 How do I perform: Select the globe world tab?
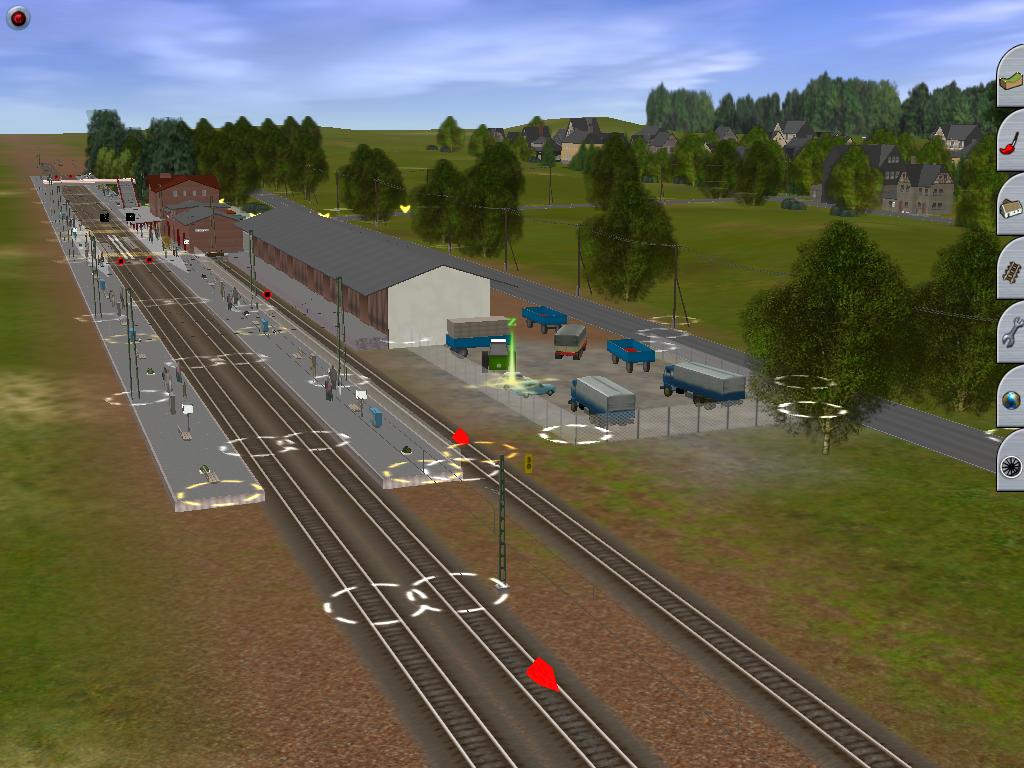tap(1011, 398)
